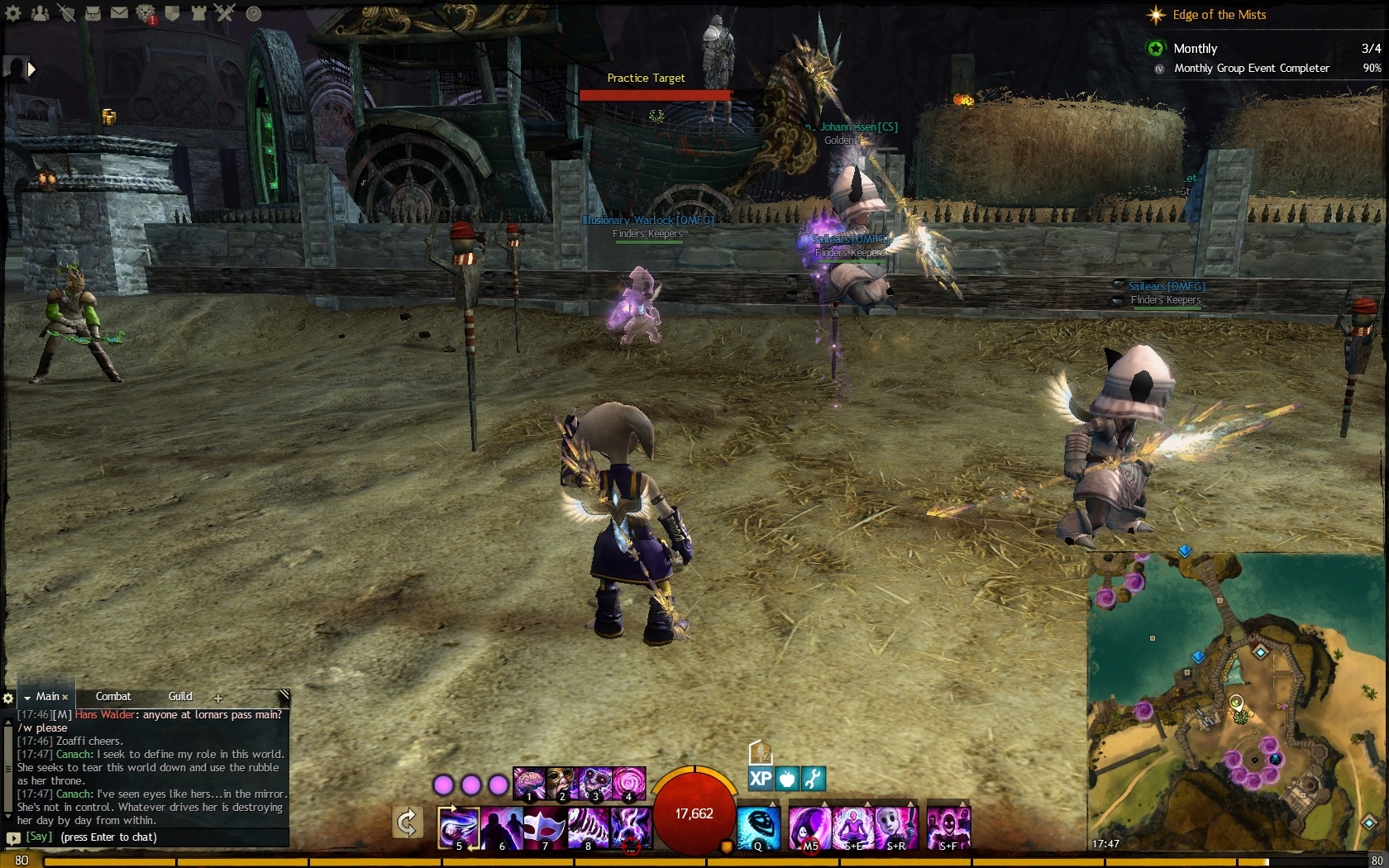The width and height of the screenshot is (1389, 868).
Task: Open the mail envelope icon
Action: [x=119, y=13]
